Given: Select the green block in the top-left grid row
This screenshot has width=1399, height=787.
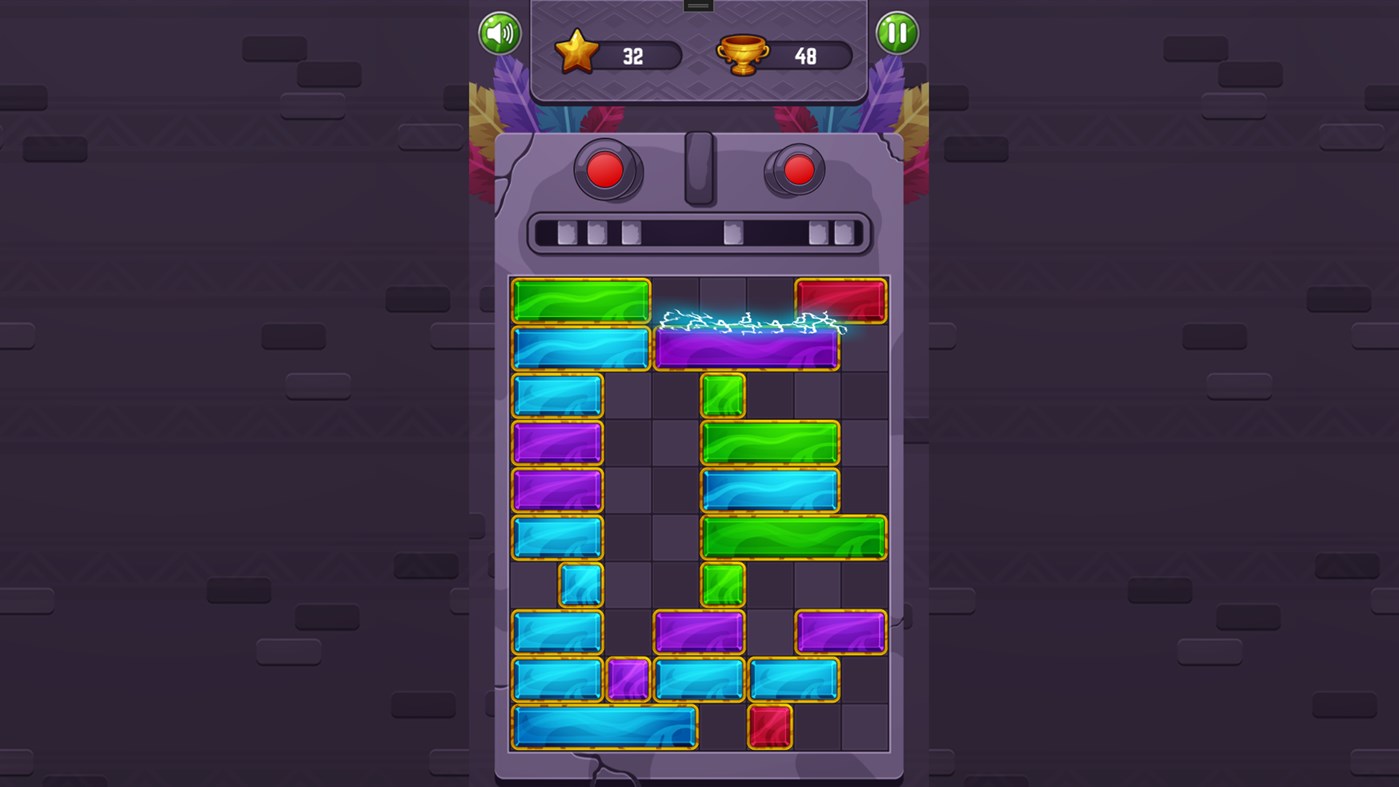Looking at the screenshot, I should (580, 299).
